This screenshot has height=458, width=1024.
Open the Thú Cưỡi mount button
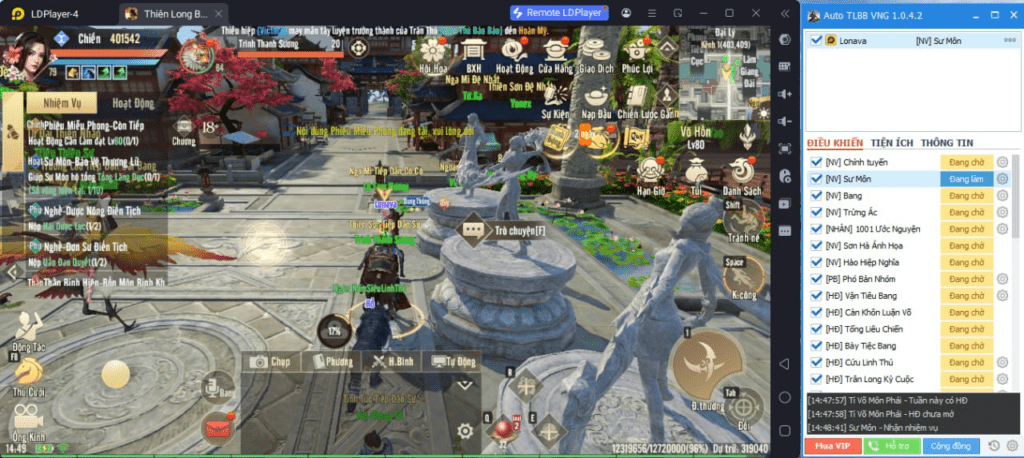pyautogui.click(x=28, y=379)
